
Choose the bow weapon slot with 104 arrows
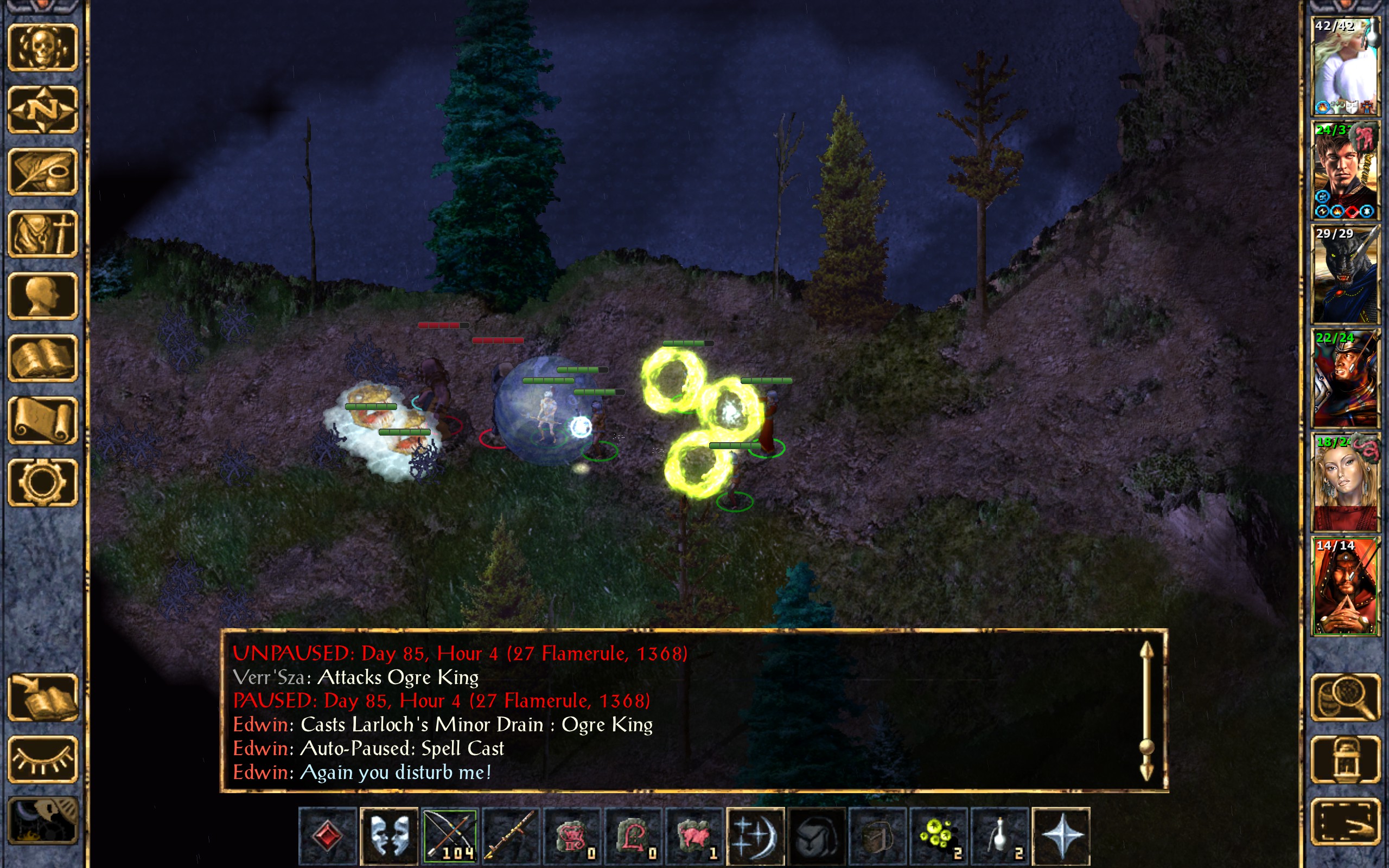coord(450,835)
